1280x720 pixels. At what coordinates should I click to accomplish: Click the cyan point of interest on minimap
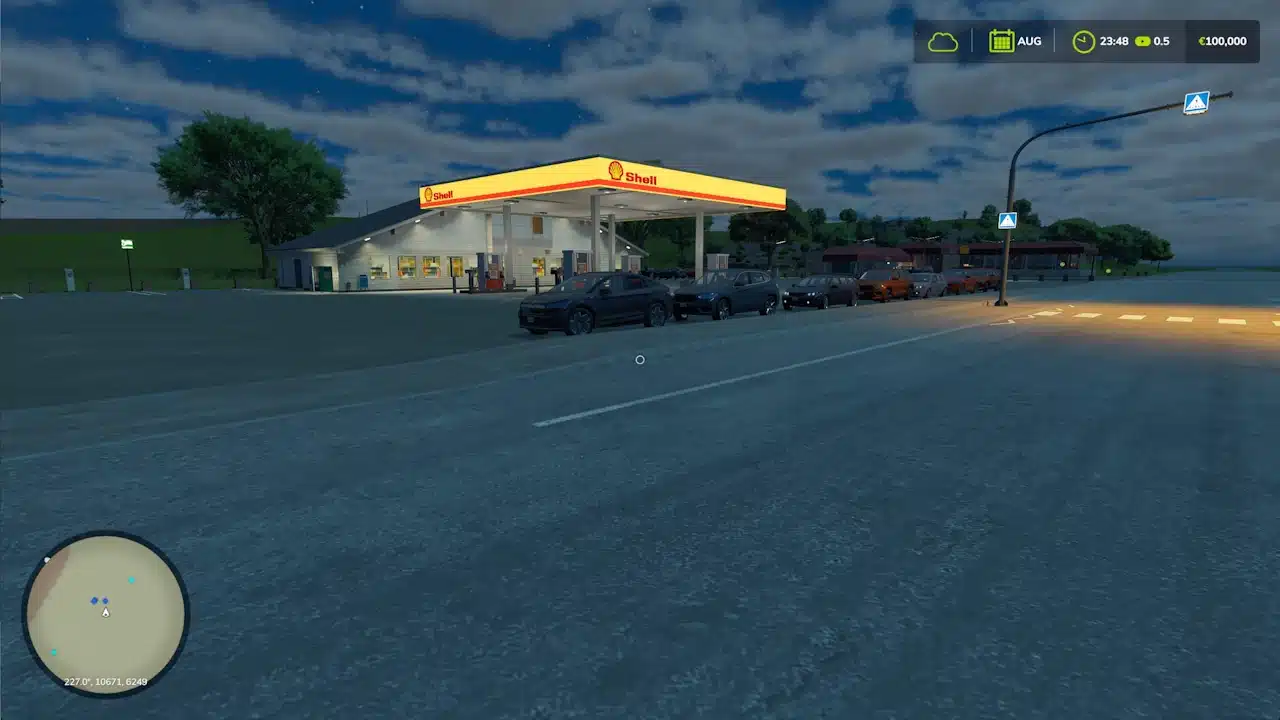click(131, 578)
